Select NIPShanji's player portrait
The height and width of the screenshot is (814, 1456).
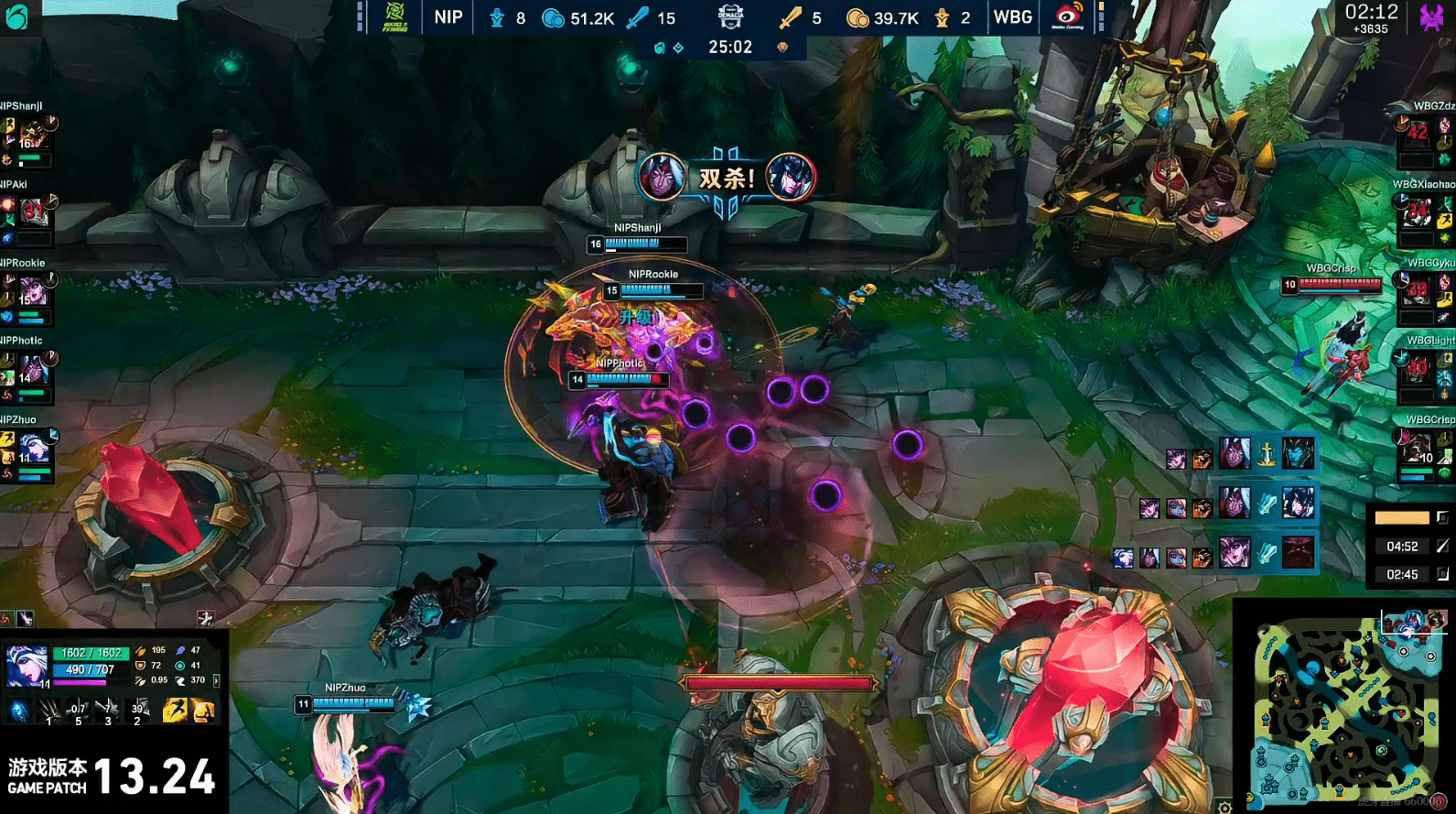click(x=33, y=136)
